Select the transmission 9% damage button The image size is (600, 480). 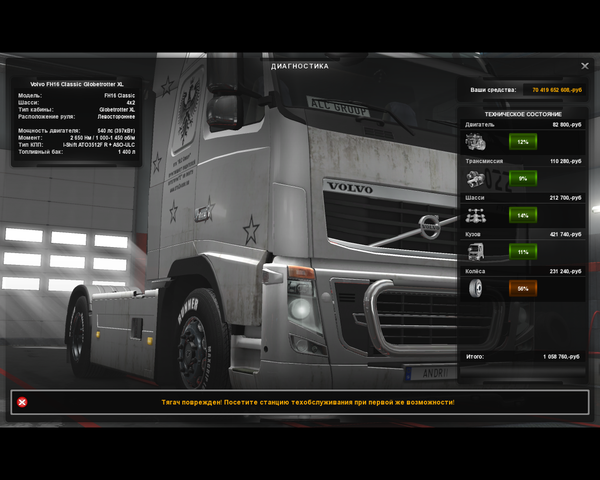[522, 178]
